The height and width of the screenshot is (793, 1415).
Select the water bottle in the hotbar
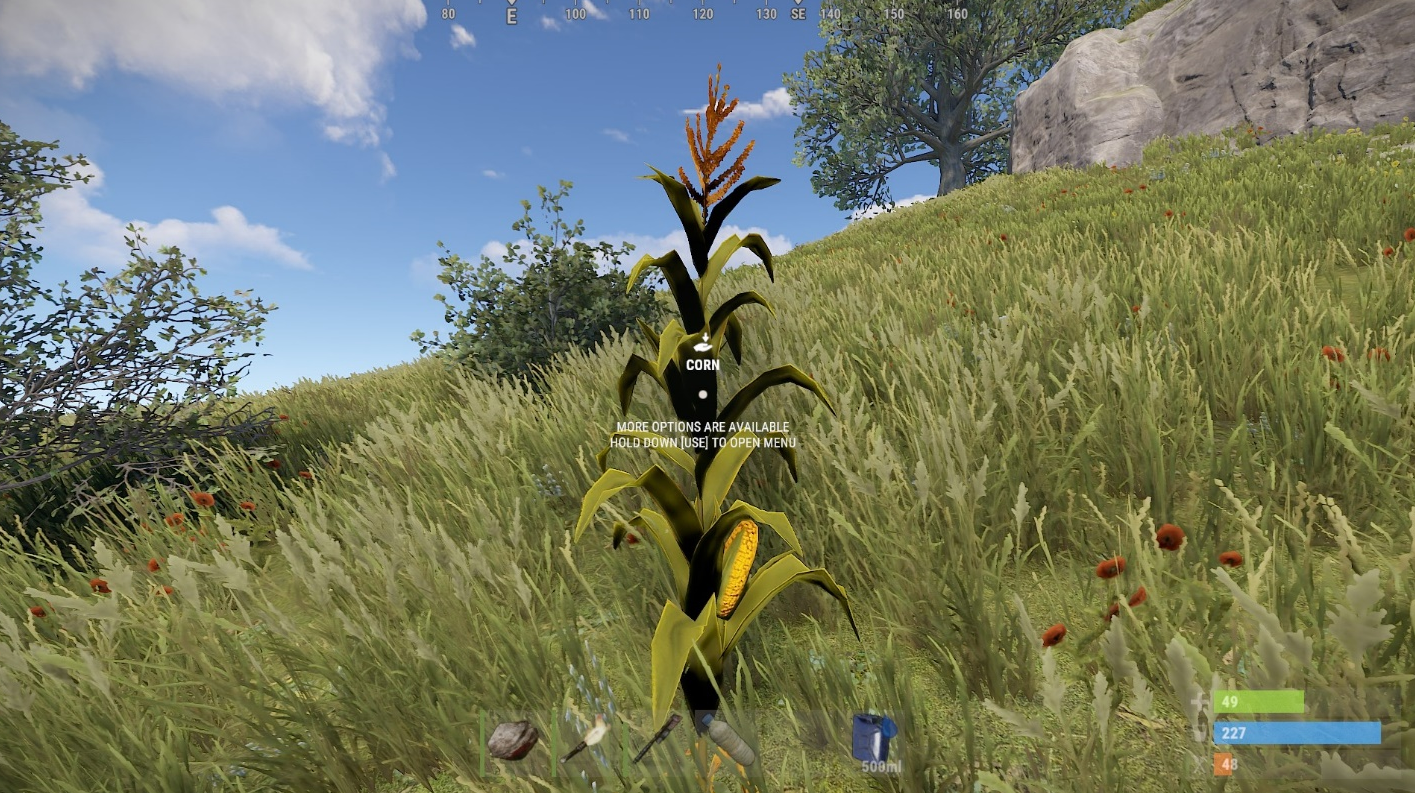coord(728,740)
